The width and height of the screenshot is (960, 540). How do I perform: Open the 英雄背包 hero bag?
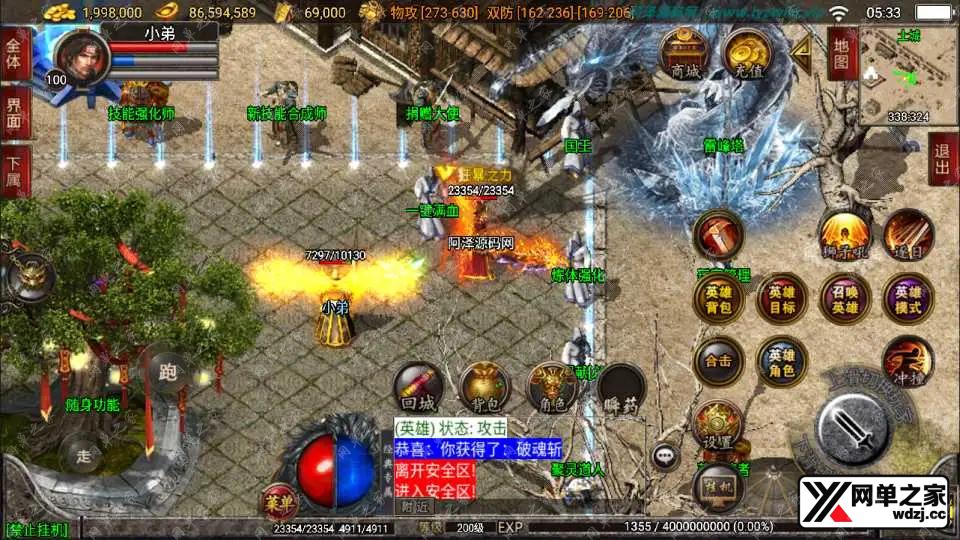(x=719, y=300)
